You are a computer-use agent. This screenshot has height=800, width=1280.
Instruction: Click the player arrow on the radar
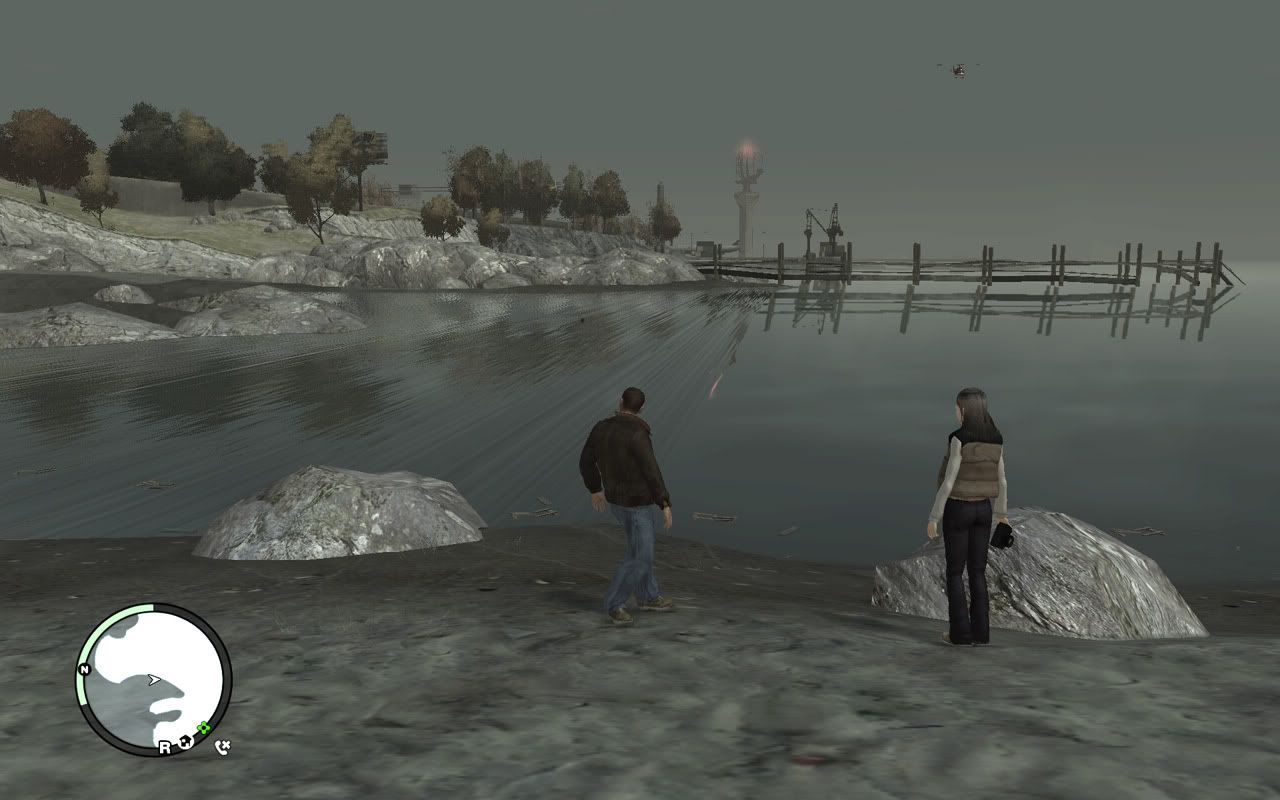coord(153,679)
